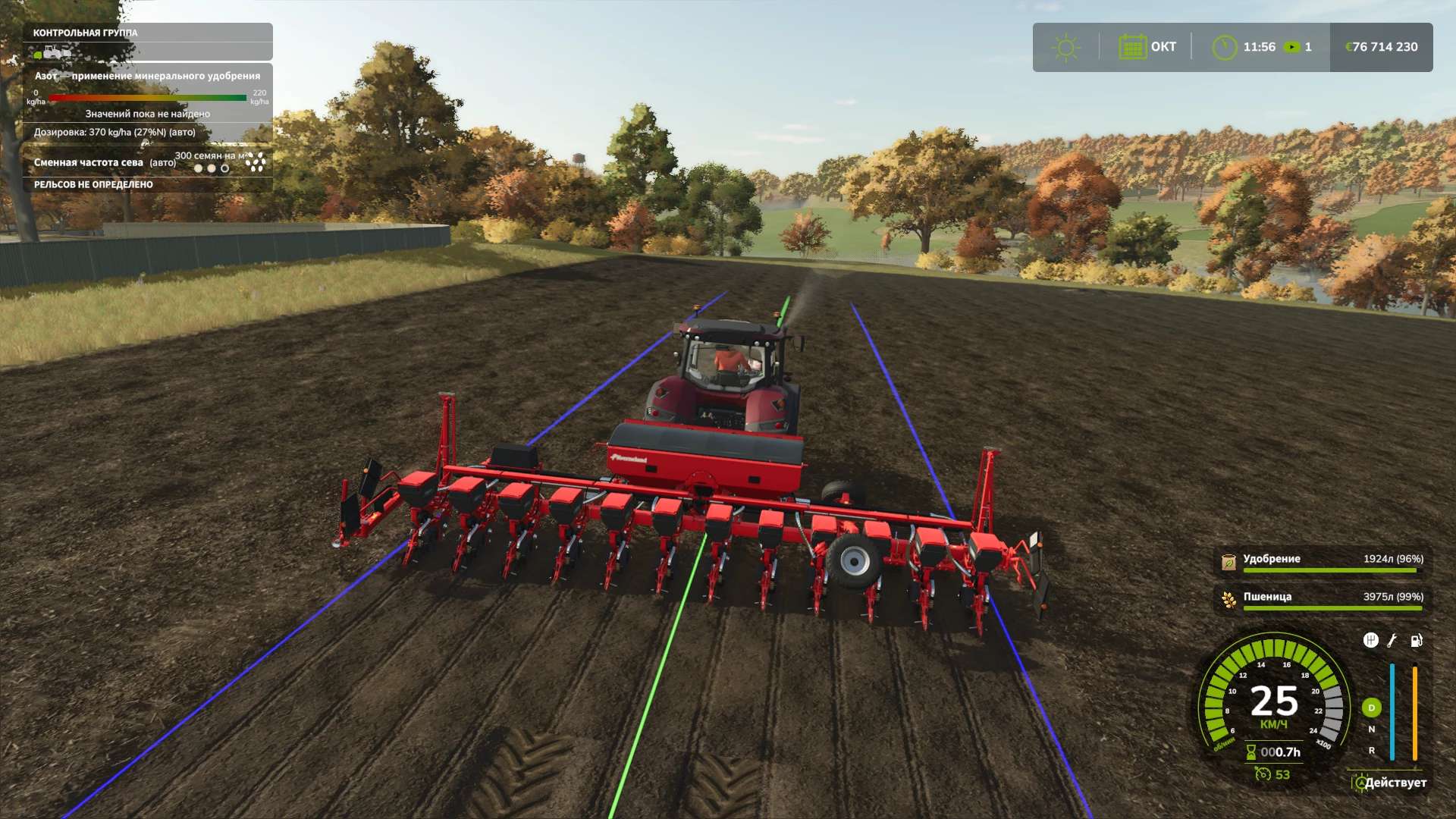Open the calendar icon next to ОКТ
The height and width of the screenshot is (819, 1456).
tap(1132, 47)
